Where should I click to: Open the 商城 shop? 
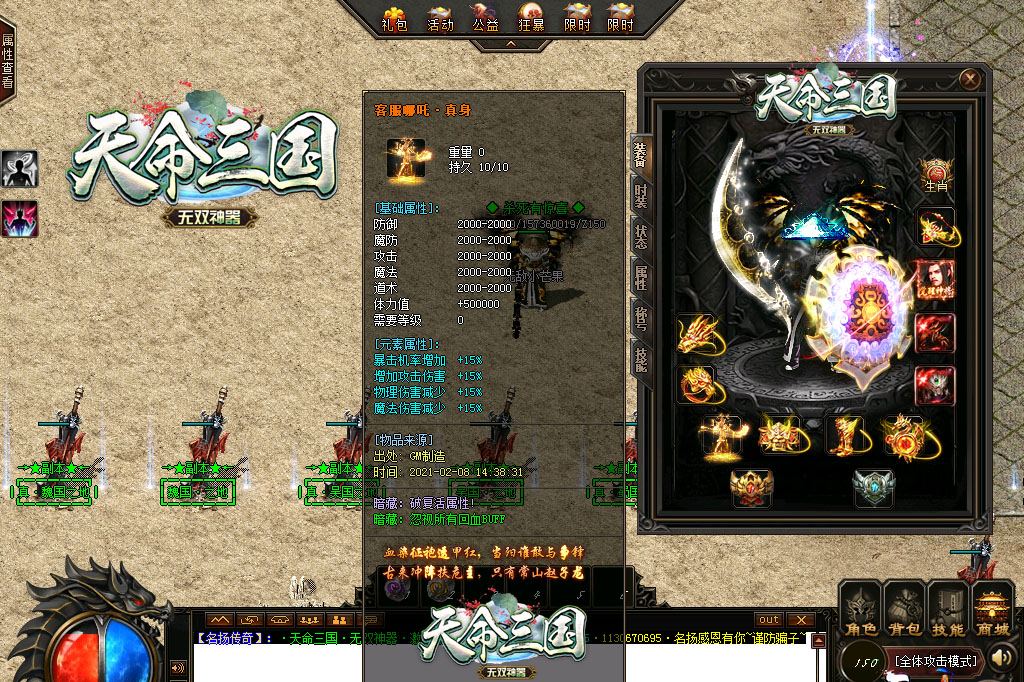tap(993, 610)
